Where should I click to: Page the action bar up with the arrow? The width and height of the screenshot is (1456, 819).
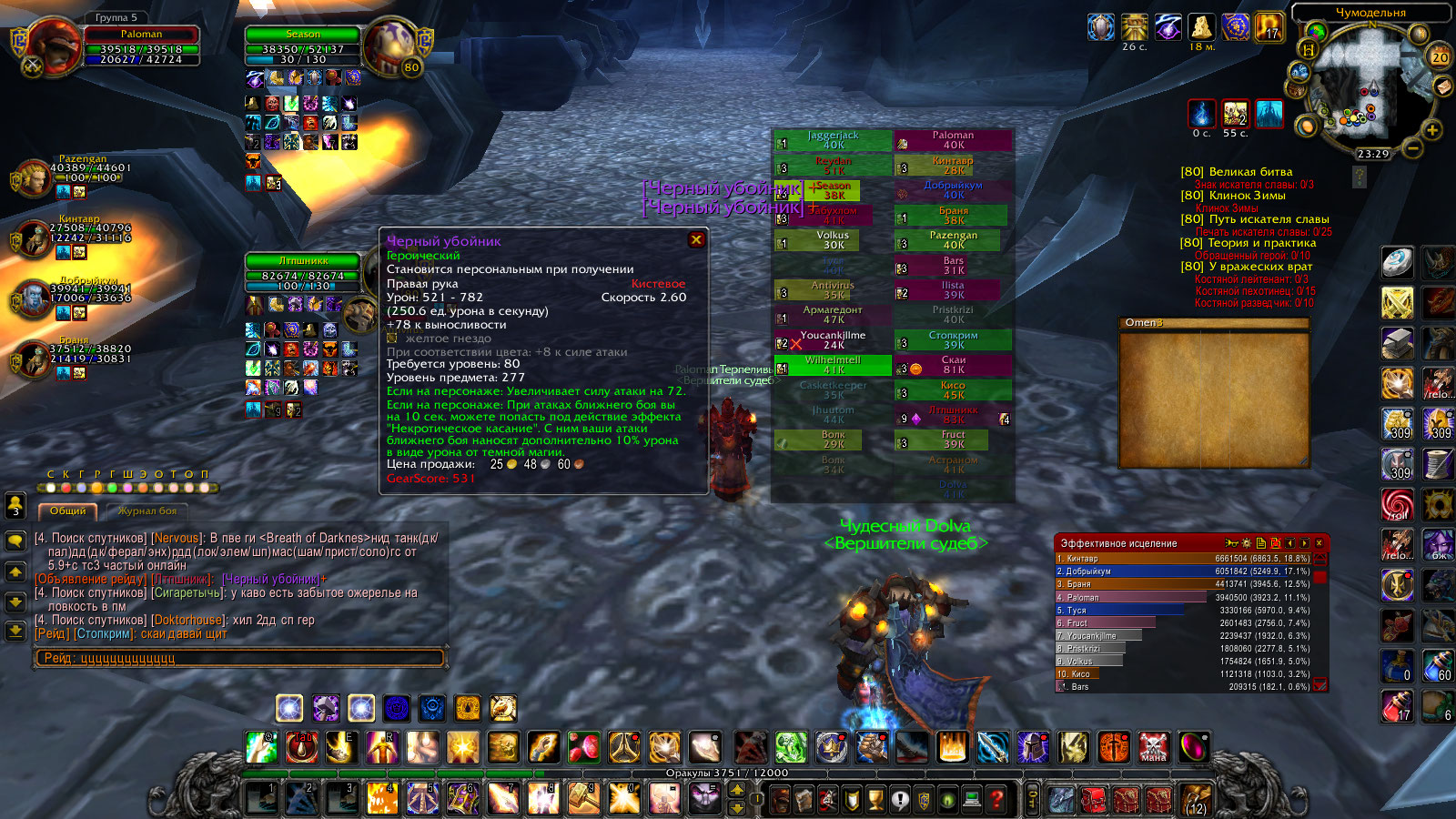(x=737, y=789)
